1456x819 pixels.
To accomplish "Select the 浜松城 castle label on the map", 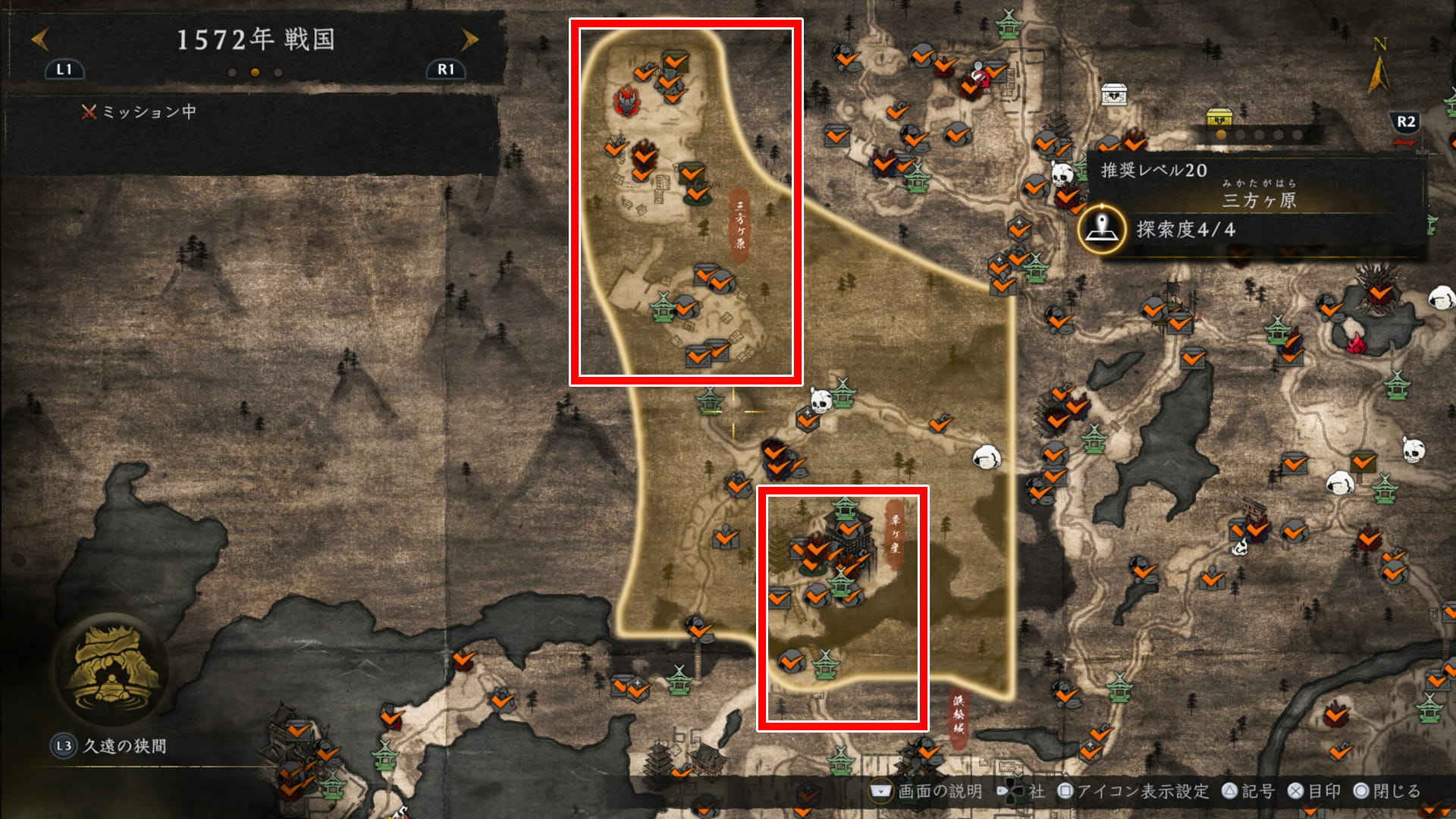I will [x=959, y=715].
